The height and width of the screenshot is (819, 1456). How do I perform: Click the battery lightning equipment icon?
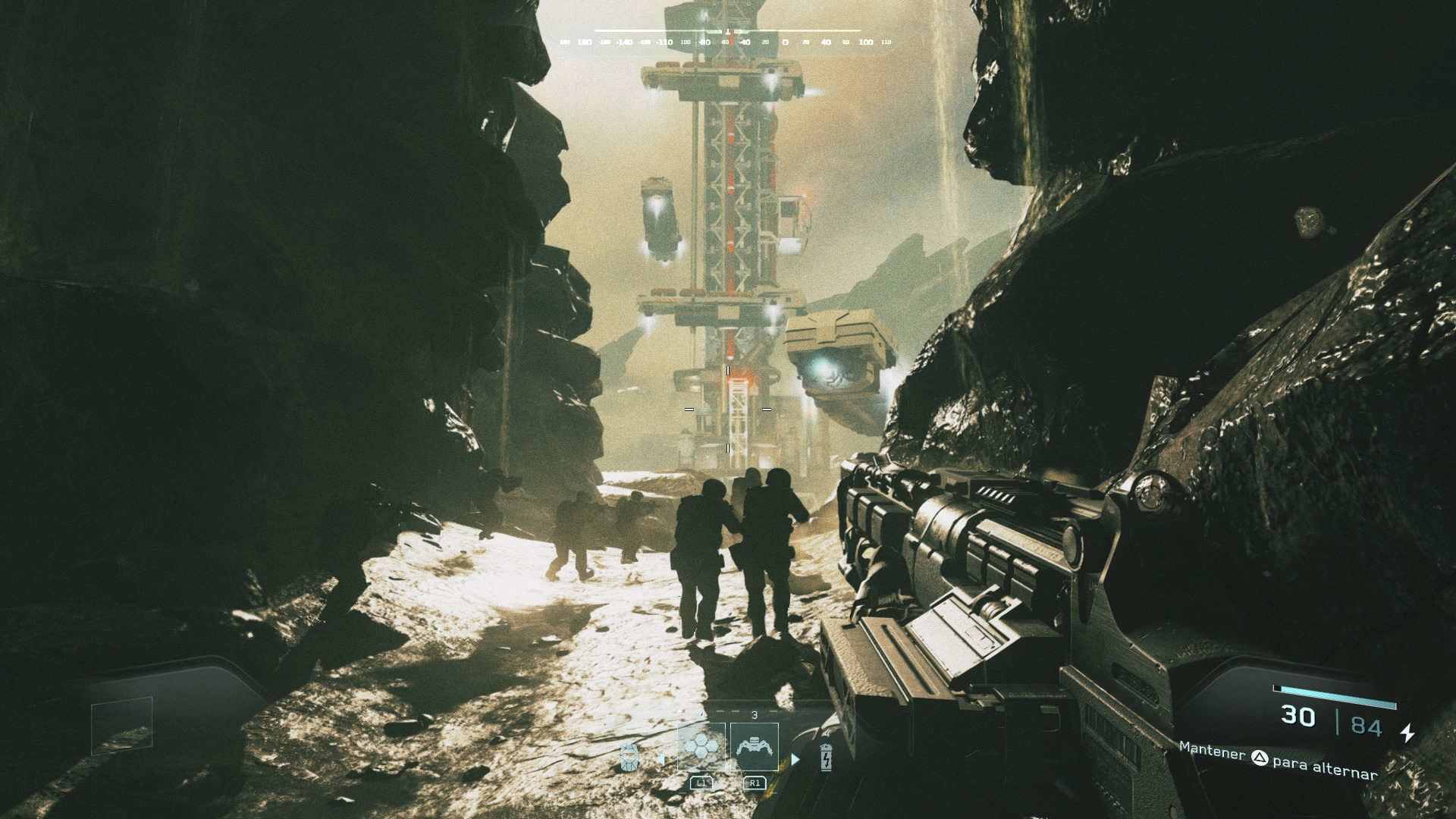(x=826, y=757)
